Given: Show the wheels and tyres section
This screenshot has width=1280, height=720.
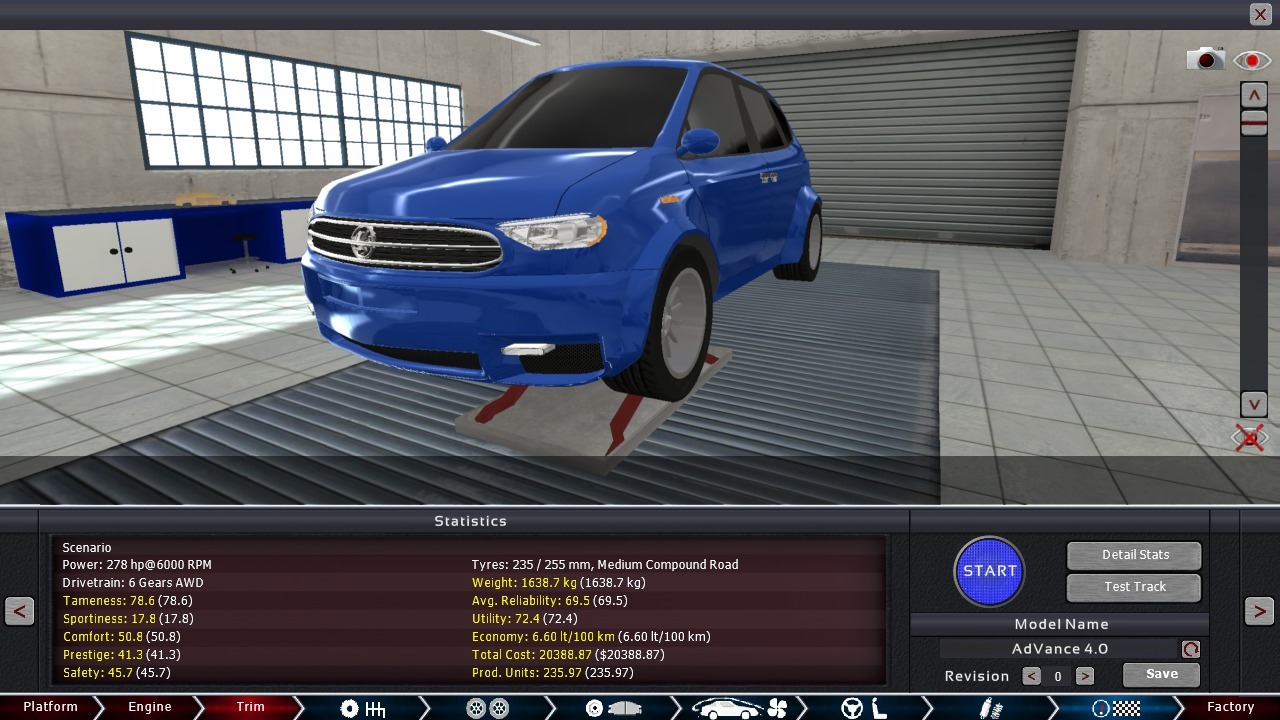Looking at the screenshot, I should [488, 708].
